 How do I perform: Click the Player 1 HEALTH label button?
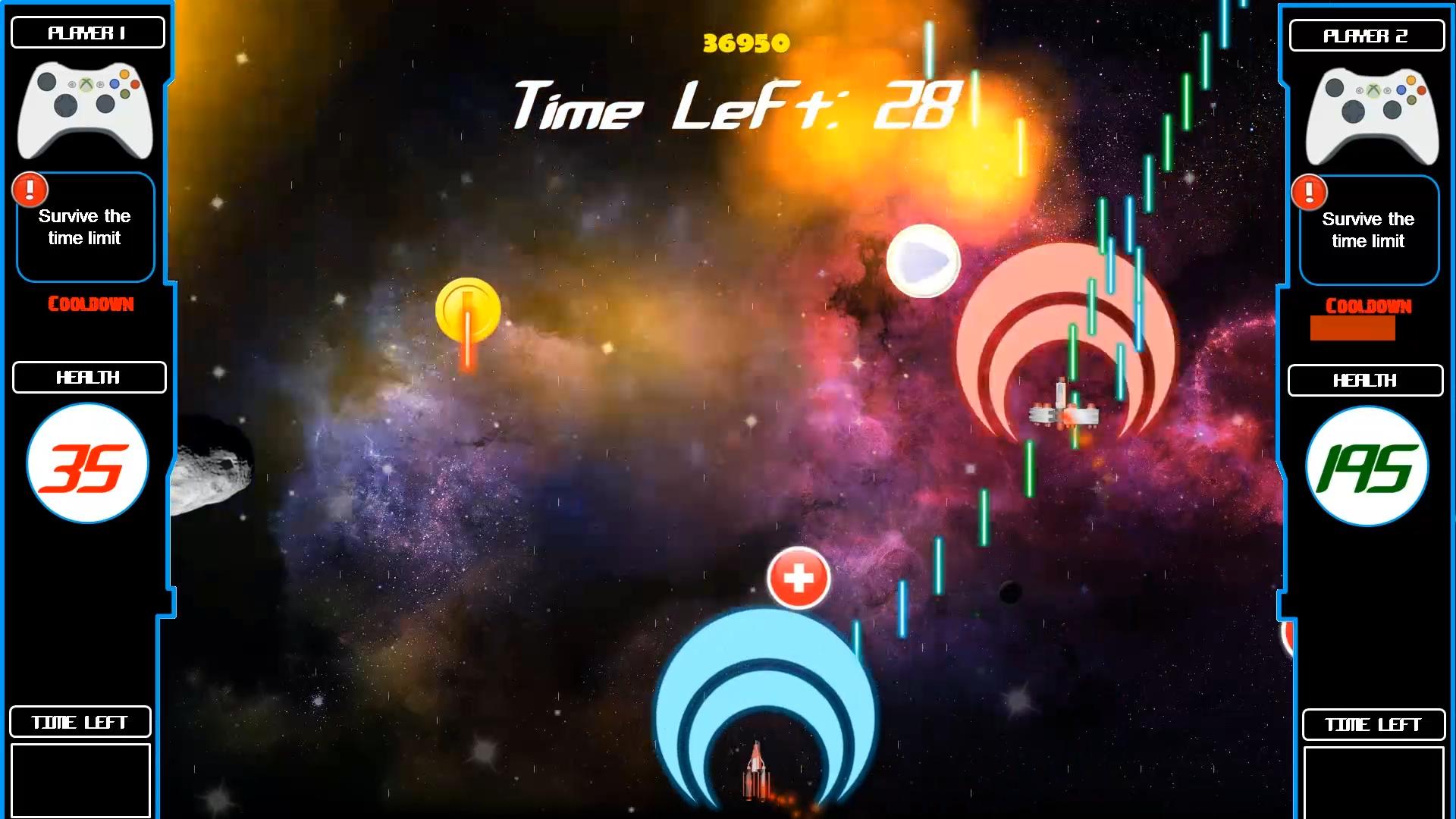tap(88, 377)
